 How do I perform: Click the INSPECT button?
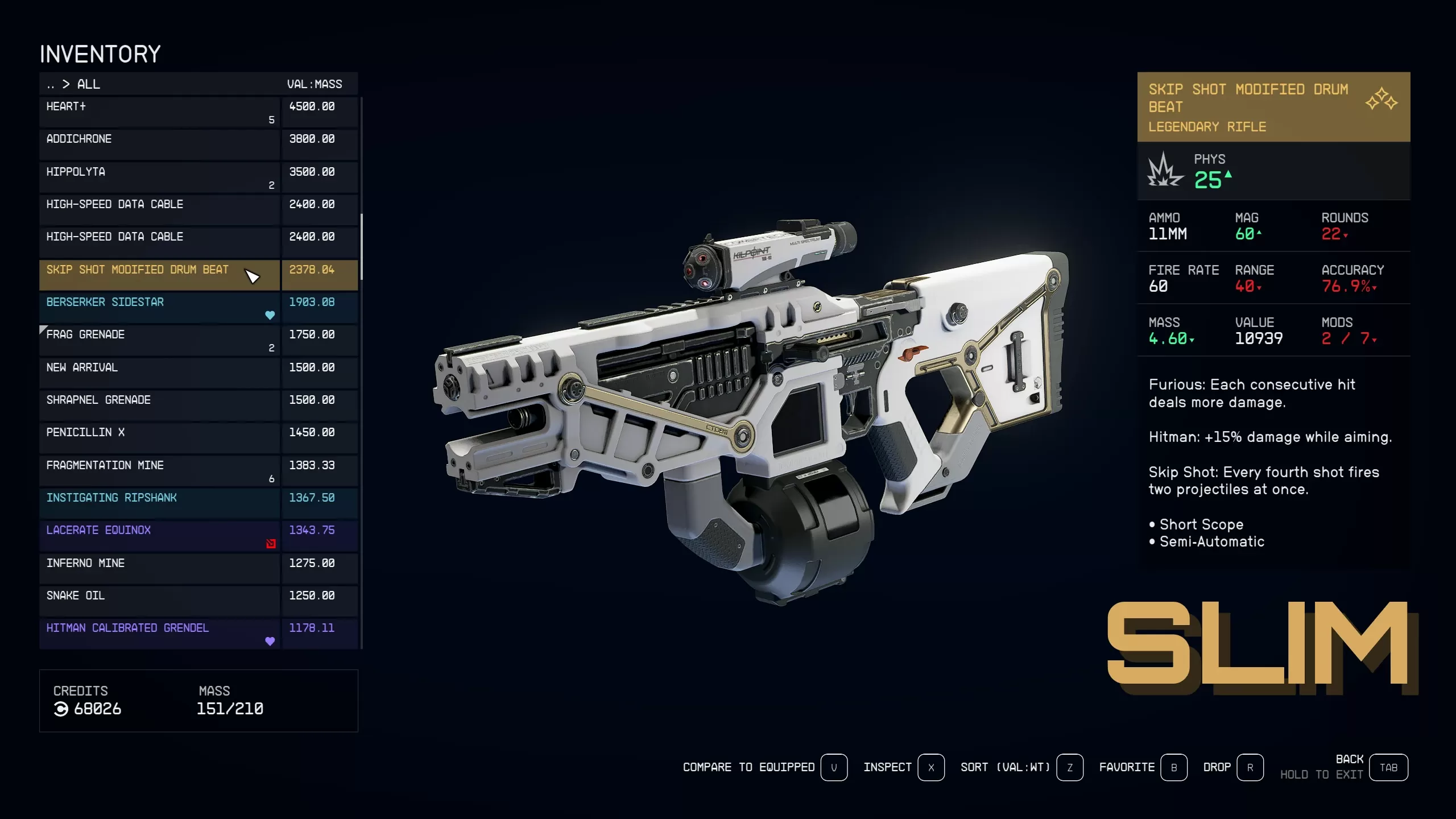887,767
